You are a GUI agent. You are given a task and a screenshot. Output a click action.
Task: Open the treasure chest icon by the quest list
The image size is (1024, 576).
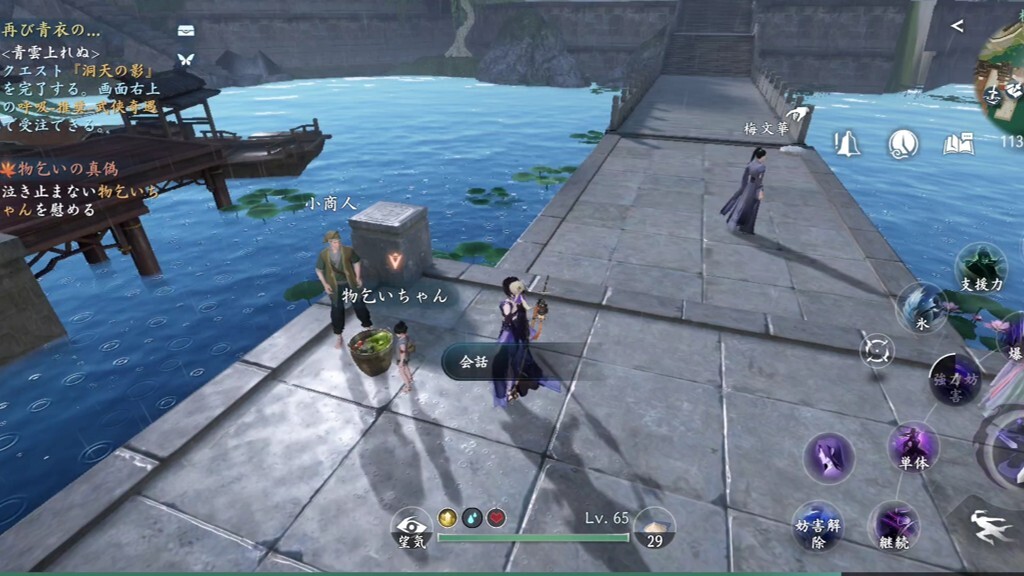point(186,31)
